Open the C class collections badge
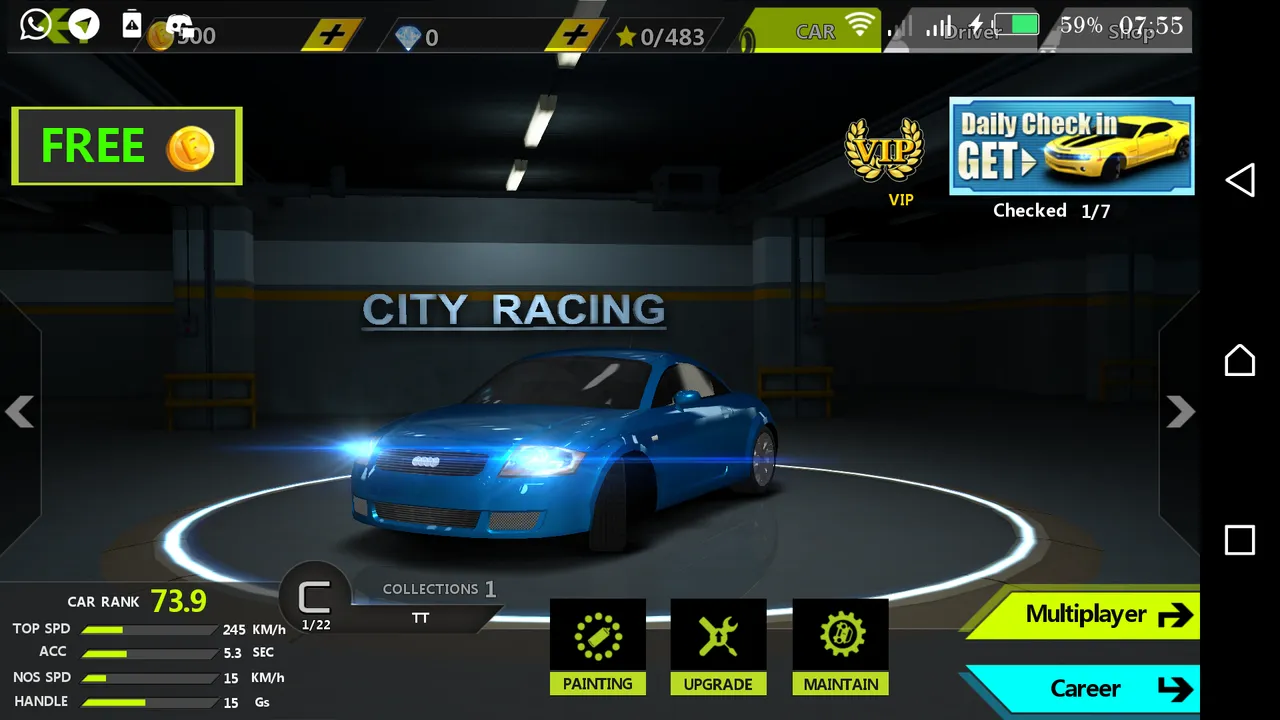The image size is (1280, 720). click(315, 601)
